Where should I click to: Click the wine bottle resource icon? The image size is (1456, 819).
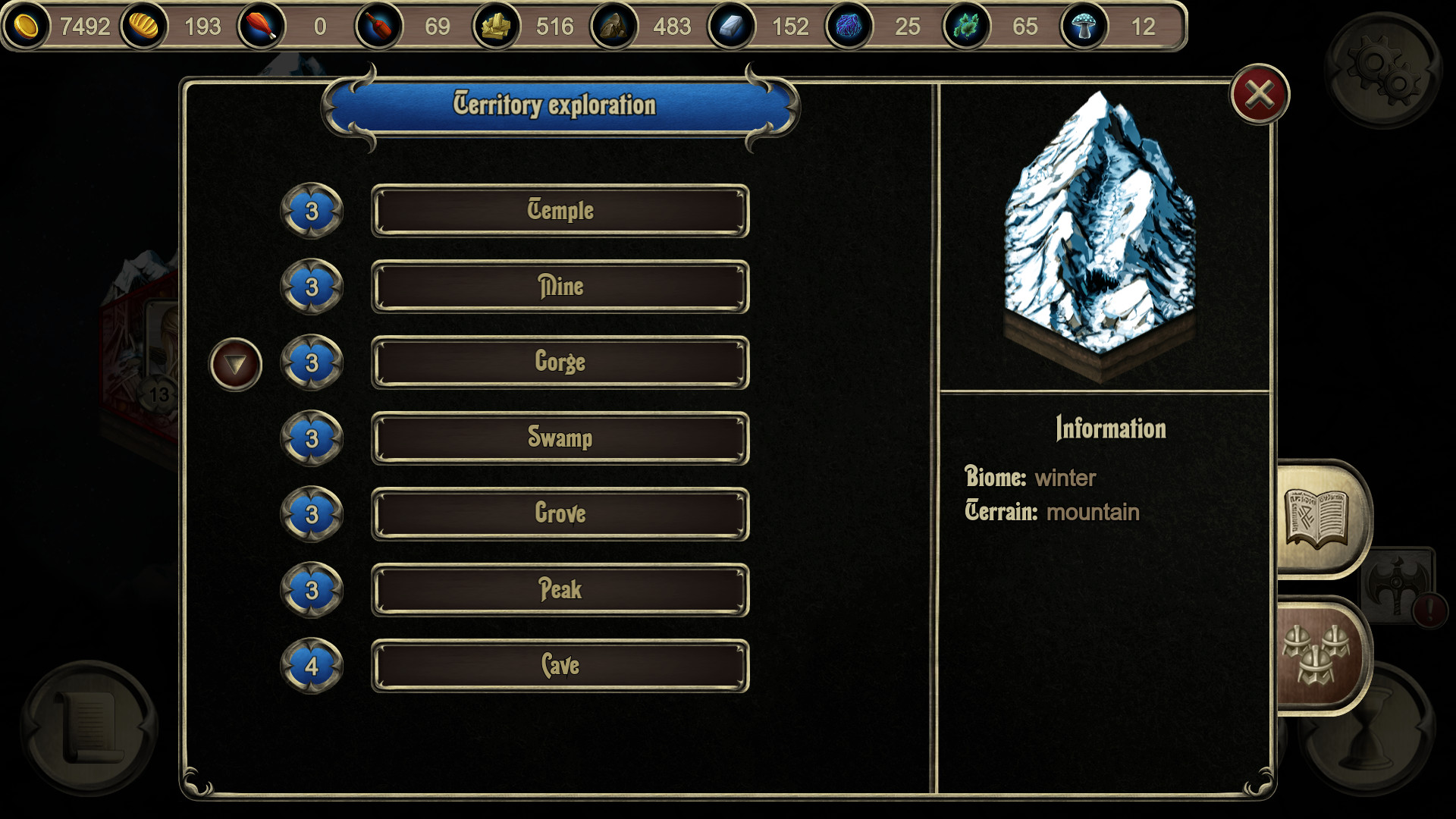click(x=379, y=27)
